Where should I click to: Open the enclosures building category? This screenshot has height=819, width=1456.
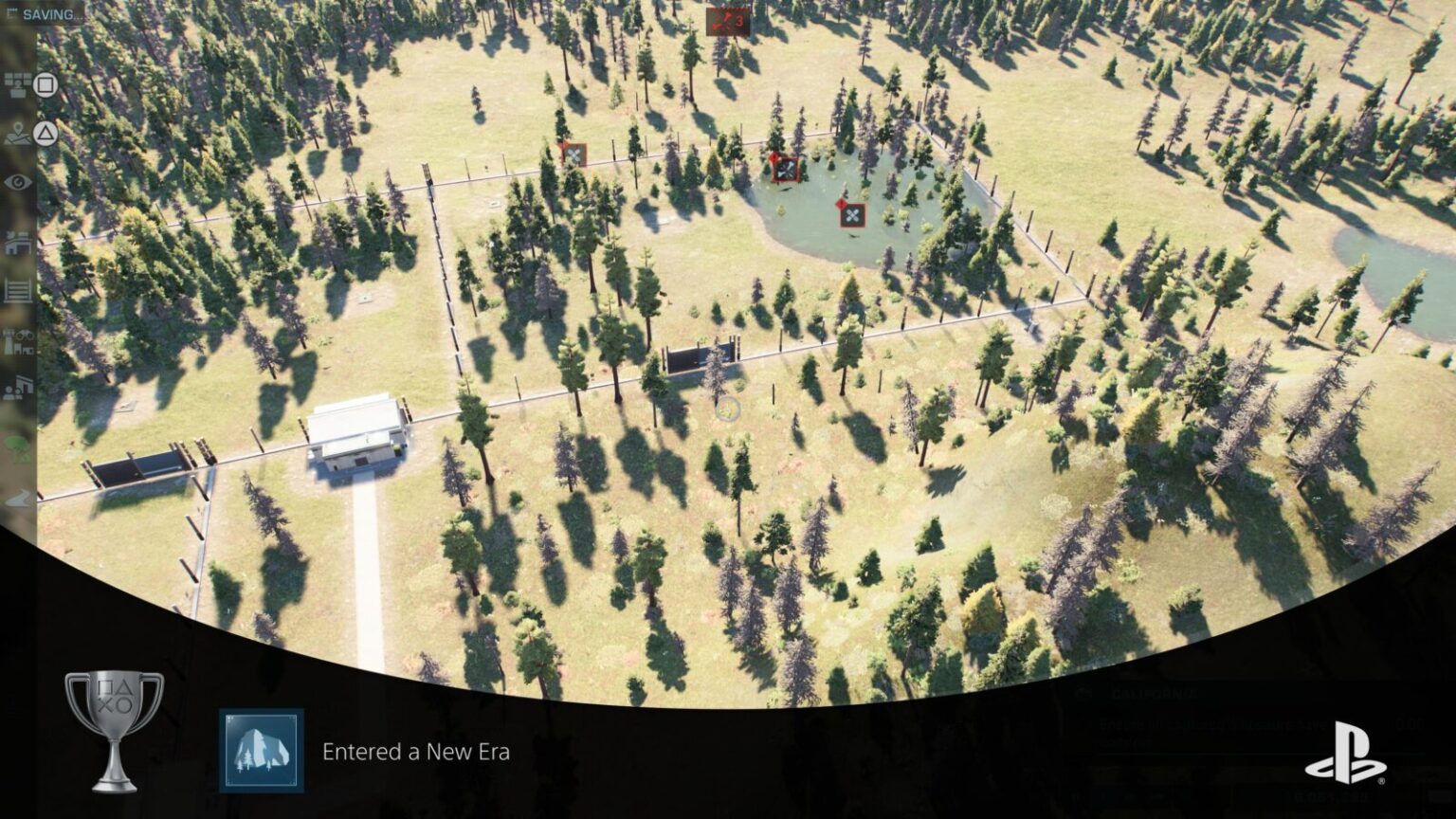18,243
